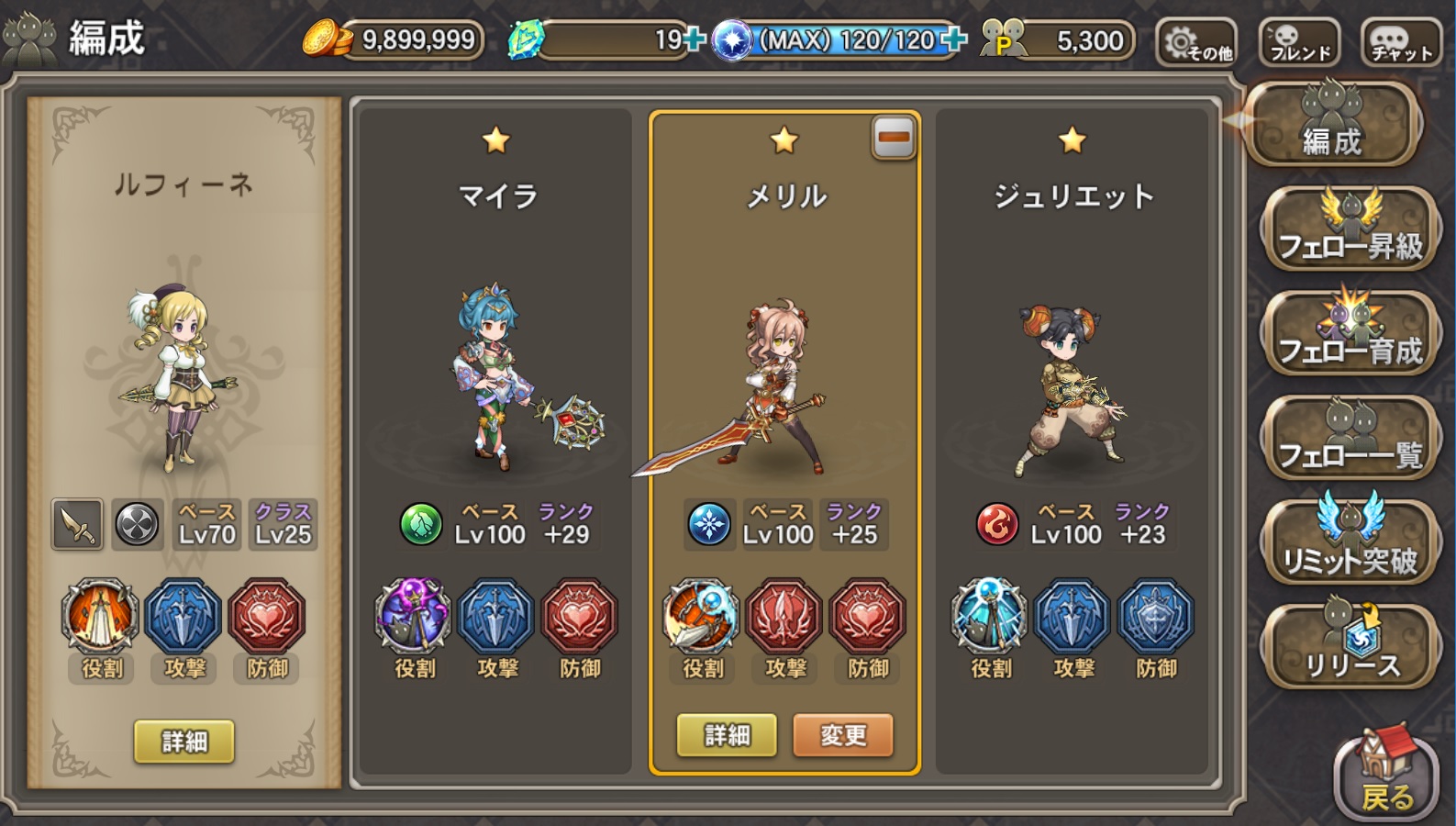
Task: Tap ルフィーネ's 役割 role skill icon
Action: [101, 617]
